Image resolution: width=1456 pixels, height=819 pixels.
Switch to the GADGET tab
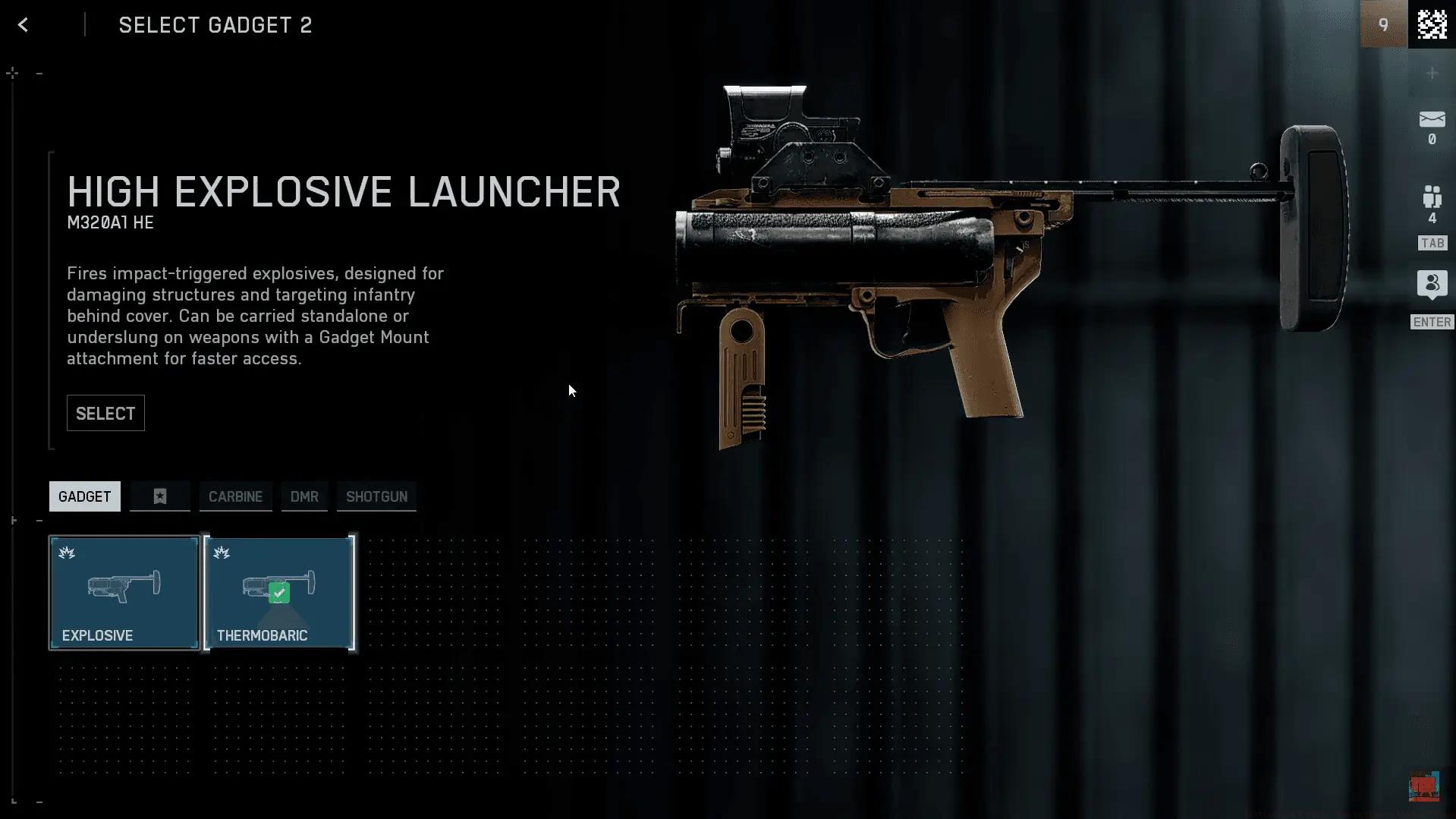coord(84,496)
